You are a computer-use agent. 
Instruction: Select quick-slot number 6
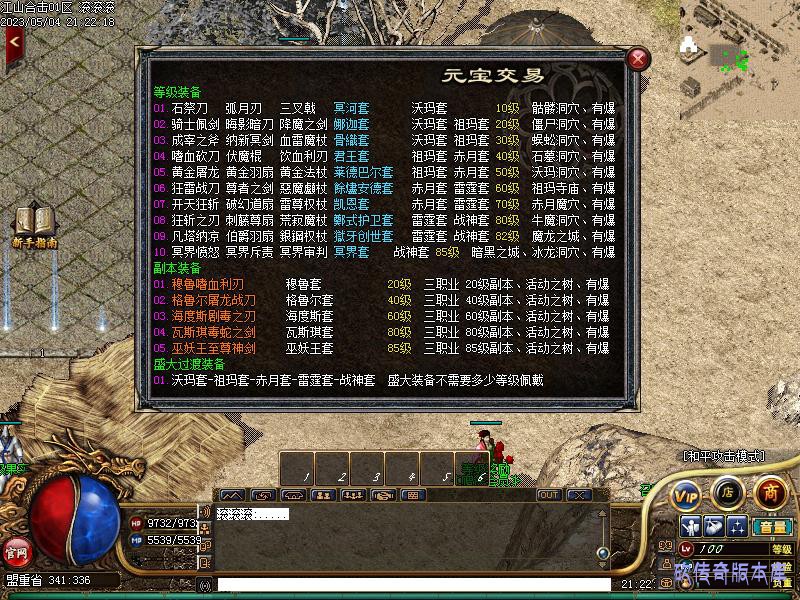472,468
